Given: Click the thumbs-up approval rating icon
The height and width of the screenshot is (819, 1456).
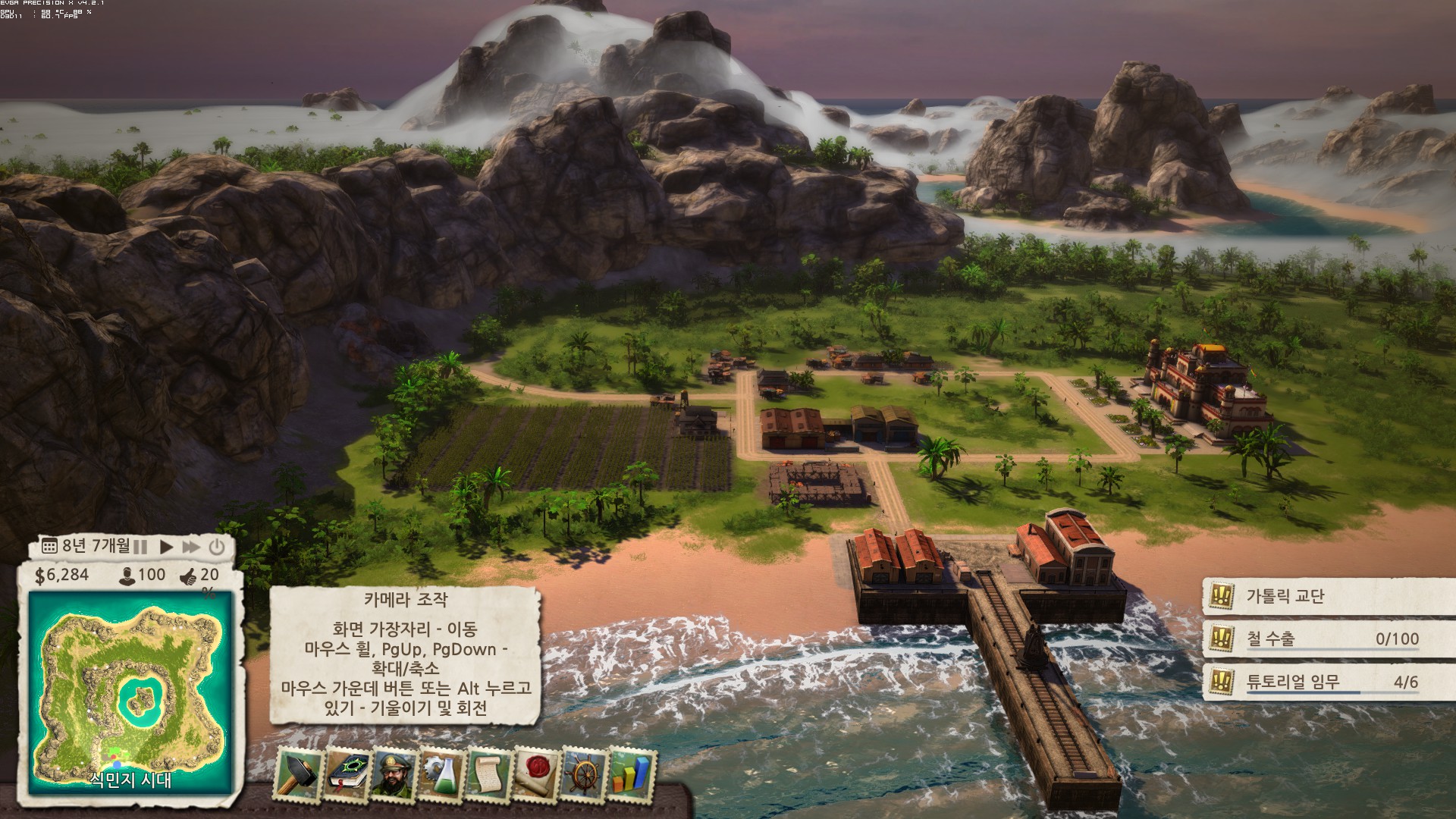Looking at the screenshot, I should tap(188, 577).
